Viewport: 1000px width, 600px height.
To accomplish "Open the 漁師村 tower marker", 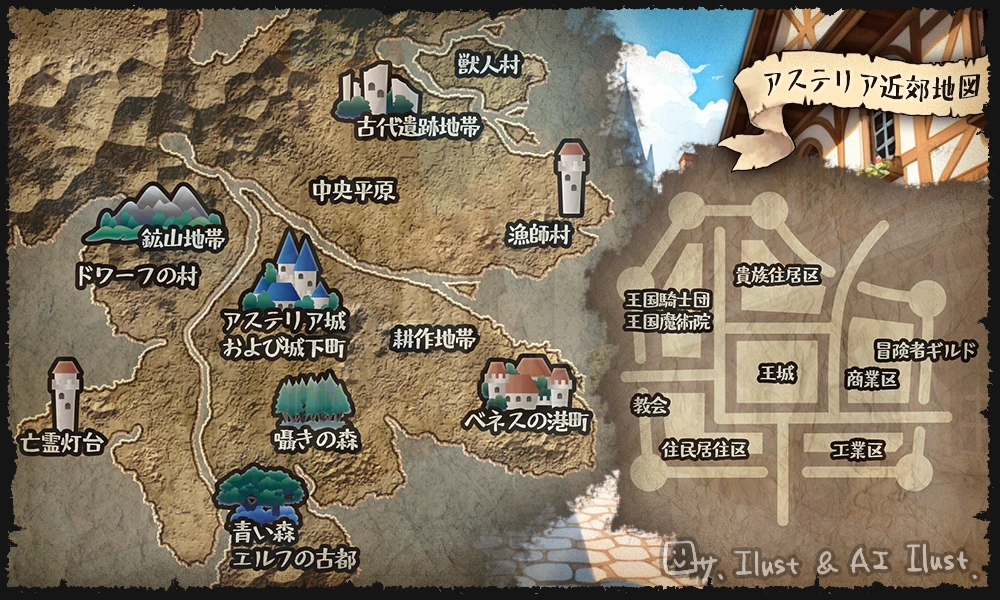I will coord(572,178).
